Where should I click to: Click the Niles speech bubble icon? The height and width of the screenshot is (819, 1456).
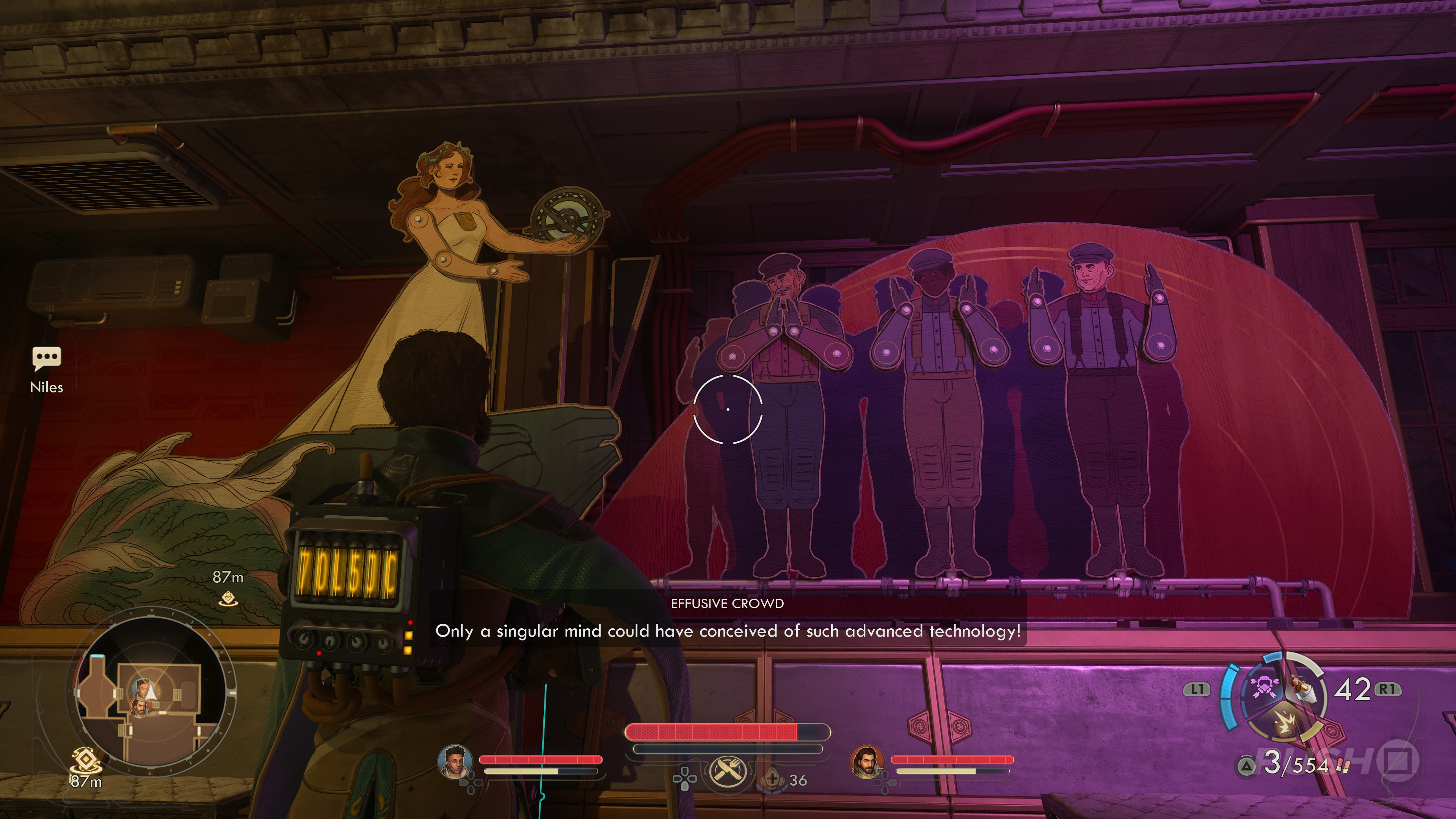click(x=46, y=358)
